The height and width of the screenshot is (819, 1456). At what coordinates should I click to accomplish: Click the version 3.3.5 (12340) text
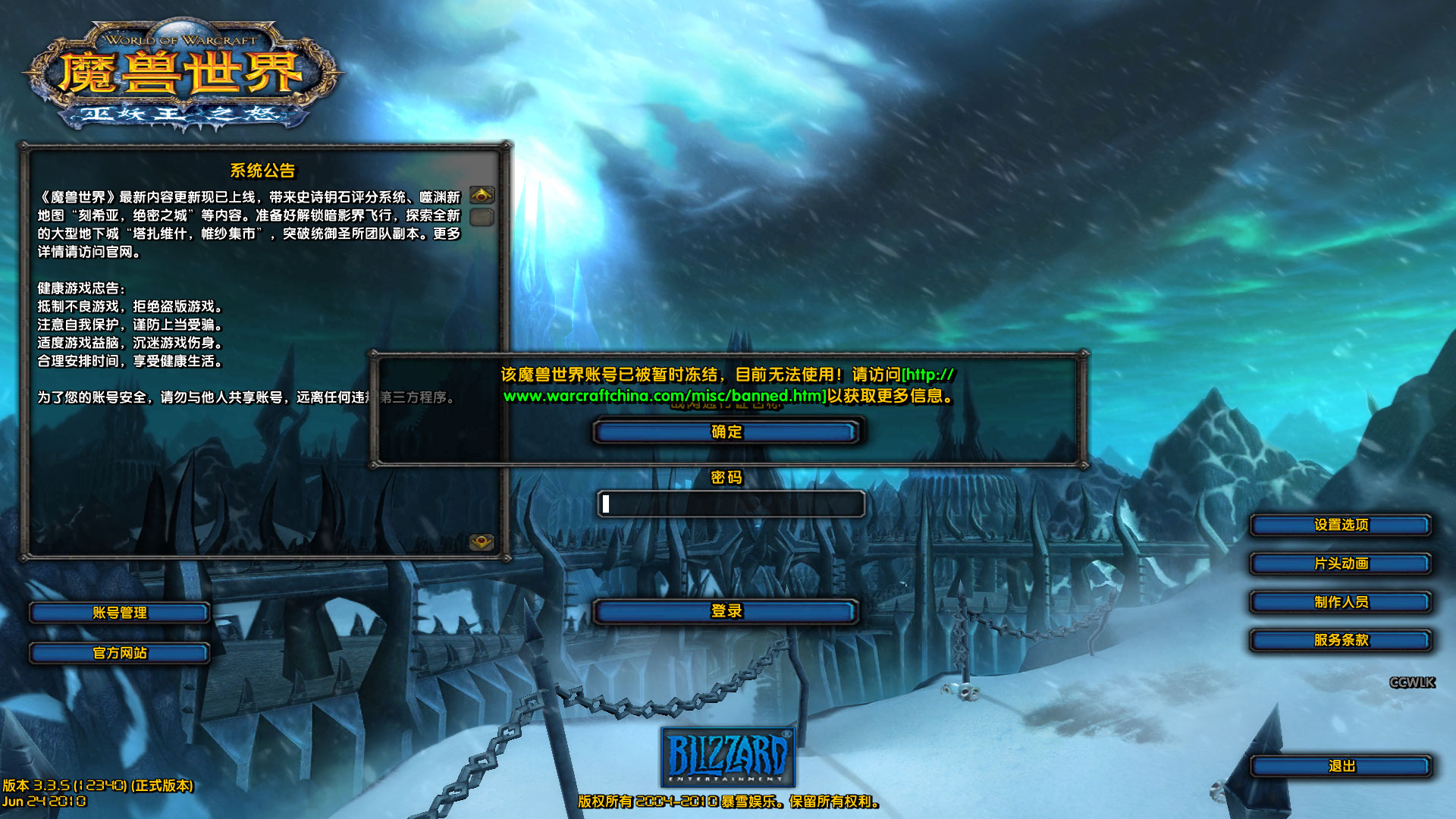pos(99,788)
